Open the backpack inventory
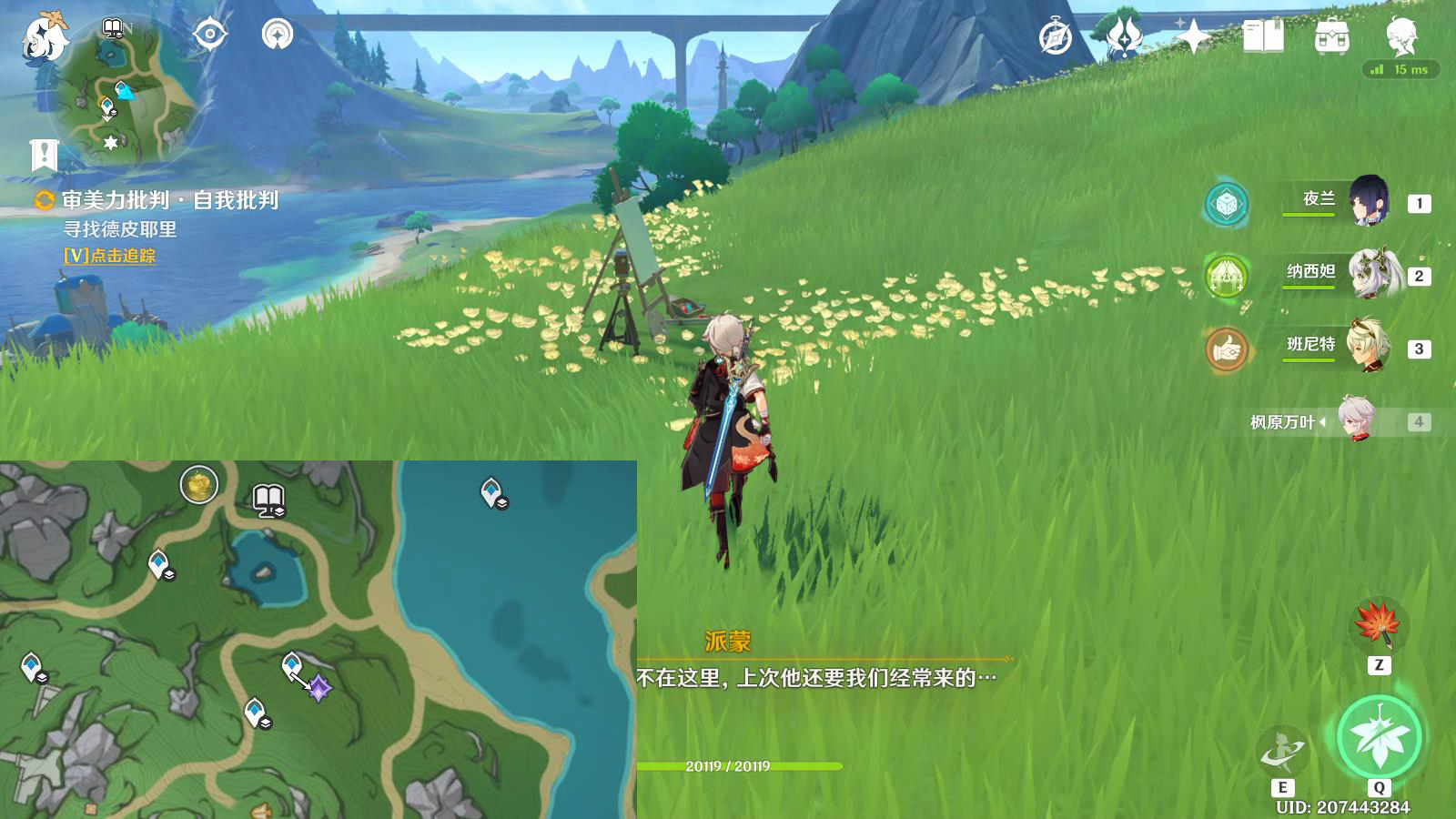1456x819 pixels. click(x=1332, y=37)
